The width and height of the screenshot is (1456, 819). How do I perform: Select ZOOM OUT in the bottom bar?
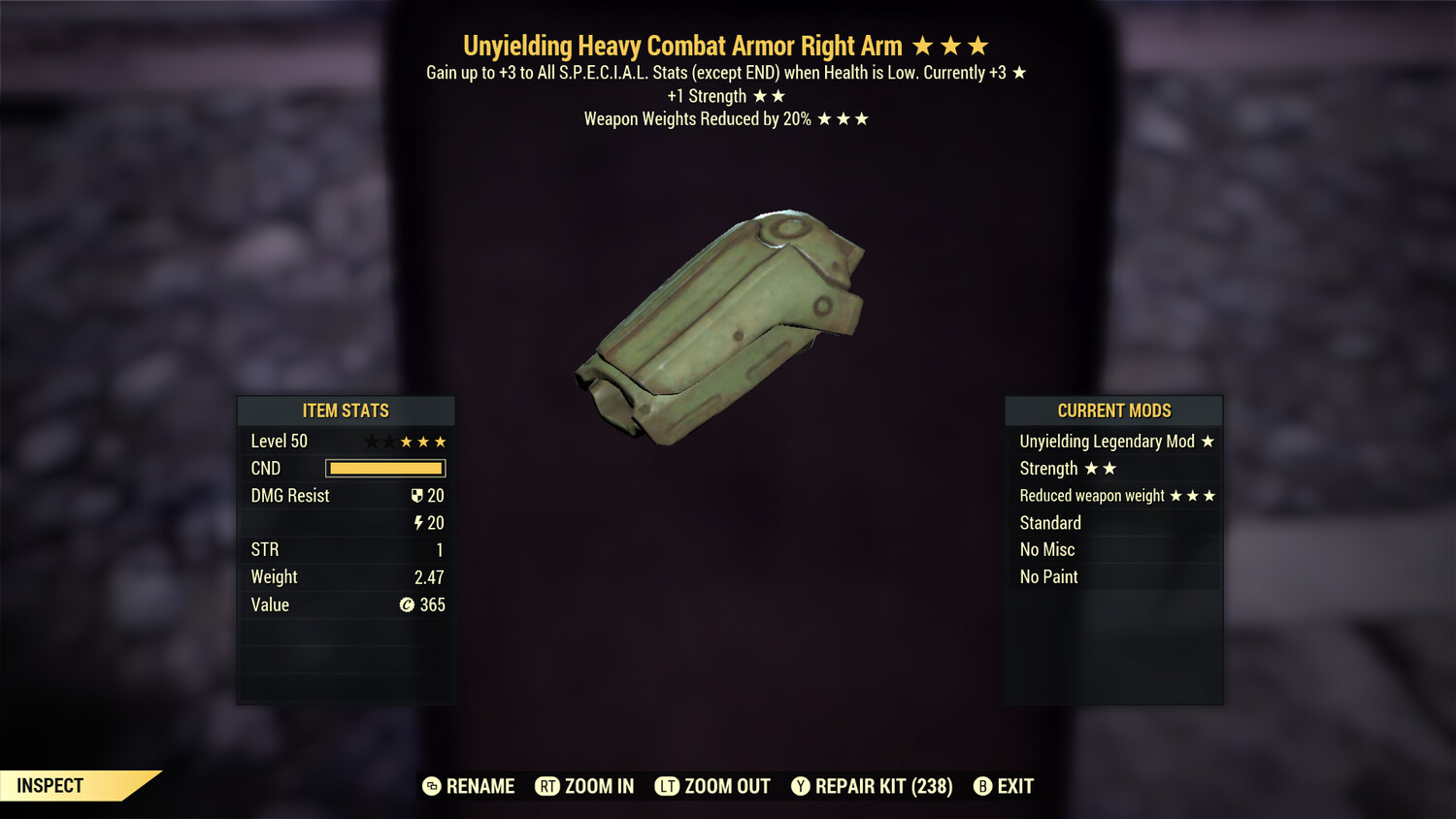713,786
